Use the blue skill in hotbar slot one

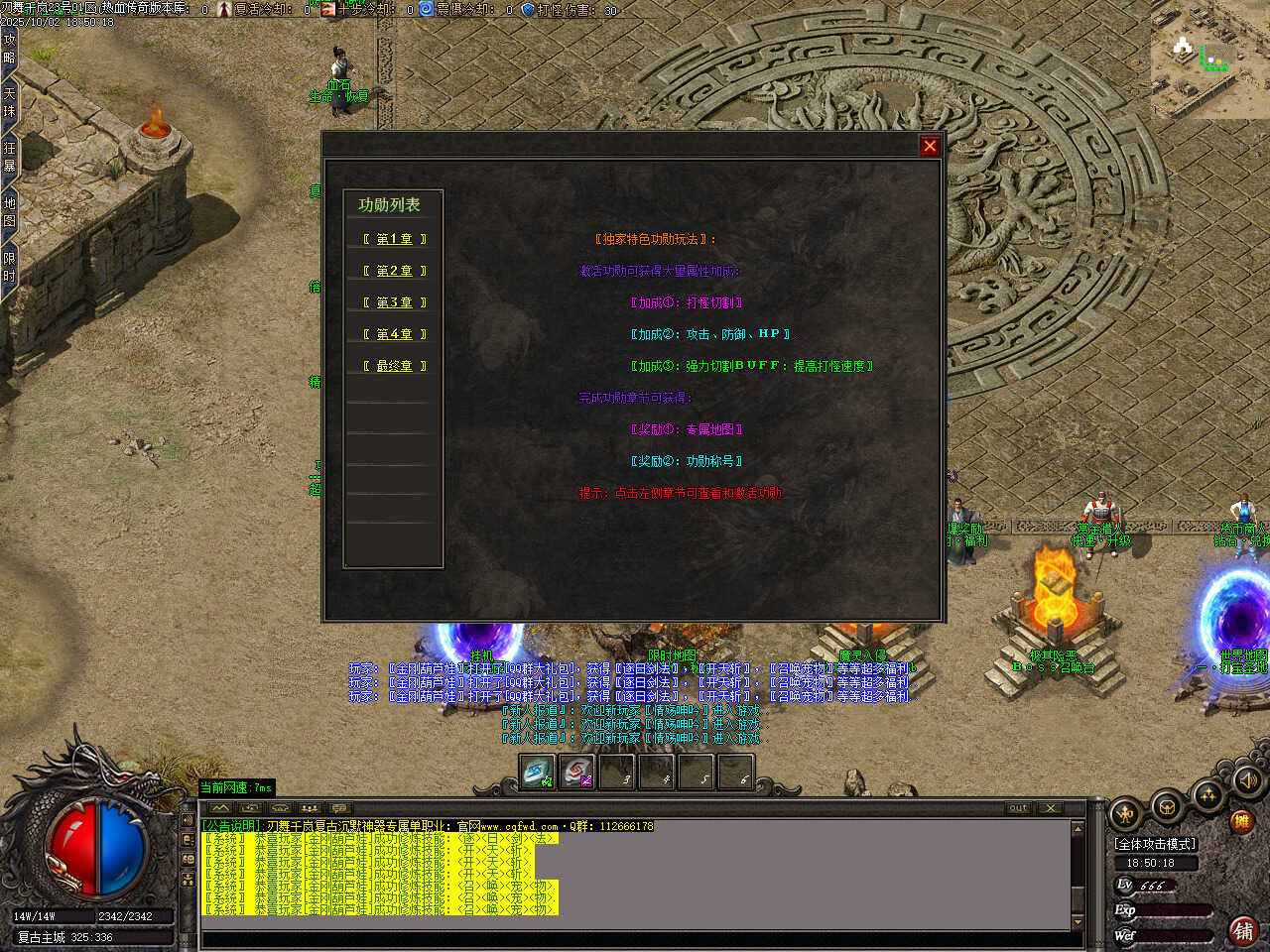pos(538,773)
